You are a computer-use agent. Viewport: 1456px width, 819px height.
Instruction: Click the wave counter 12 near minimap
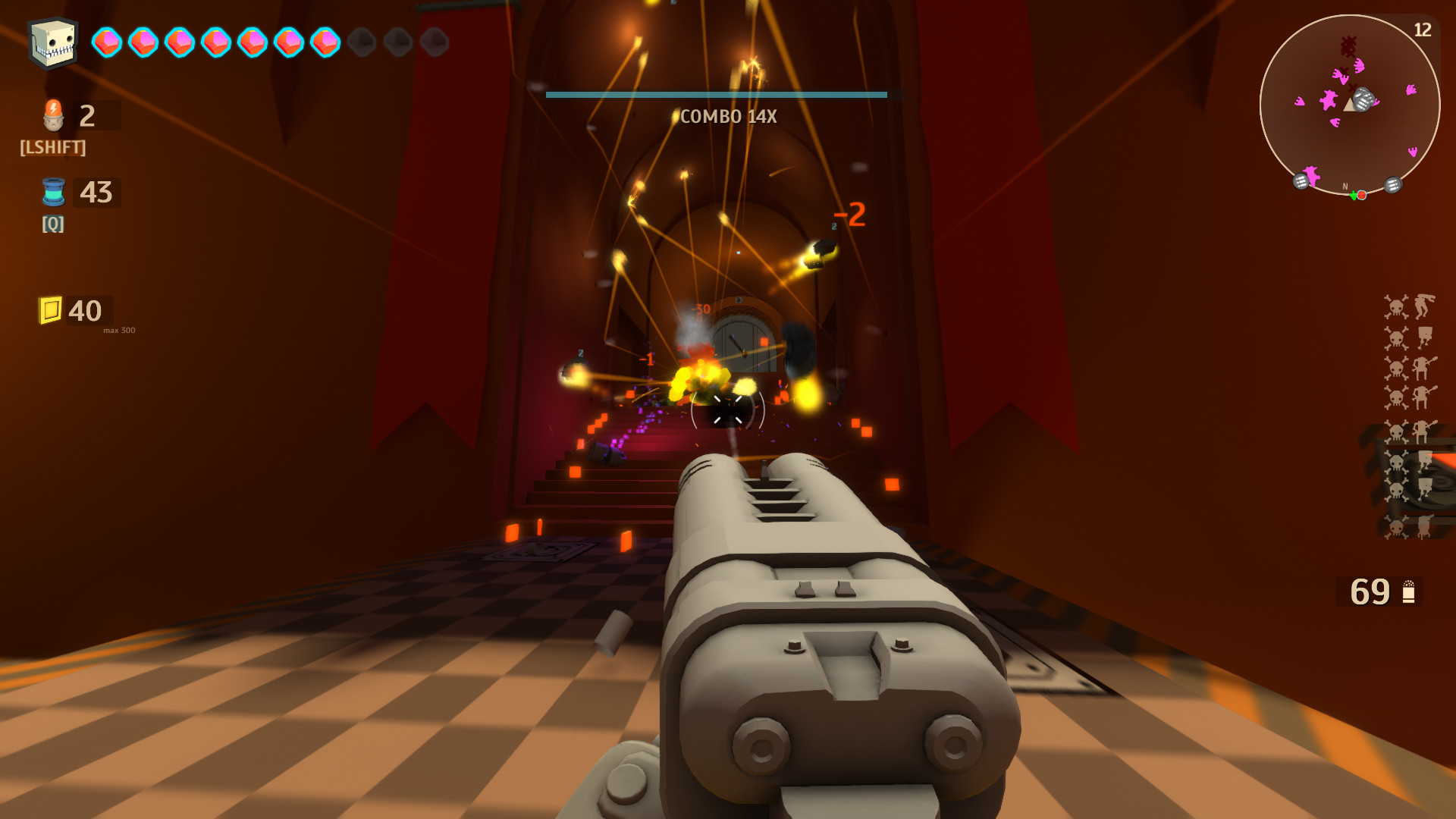pos(1424,30)
